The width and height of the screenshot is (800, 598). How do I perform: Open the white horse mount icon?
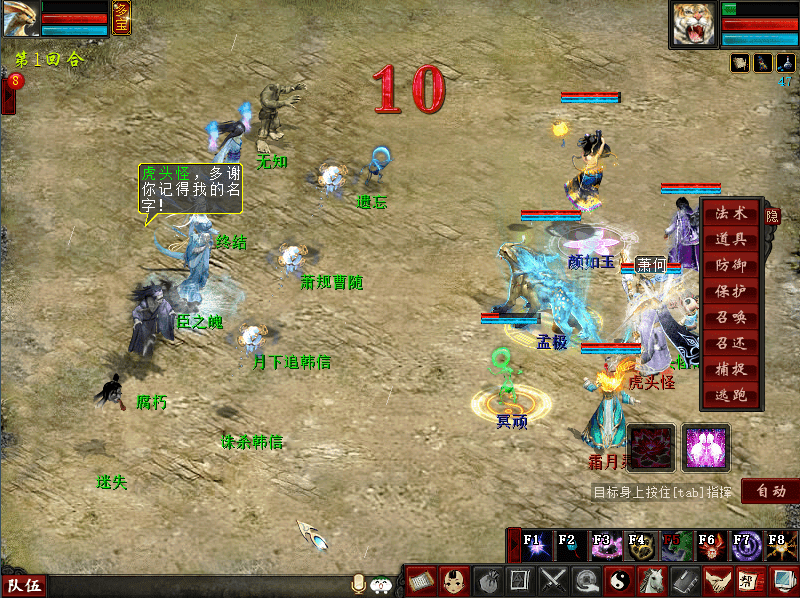[x=651, y=580]
